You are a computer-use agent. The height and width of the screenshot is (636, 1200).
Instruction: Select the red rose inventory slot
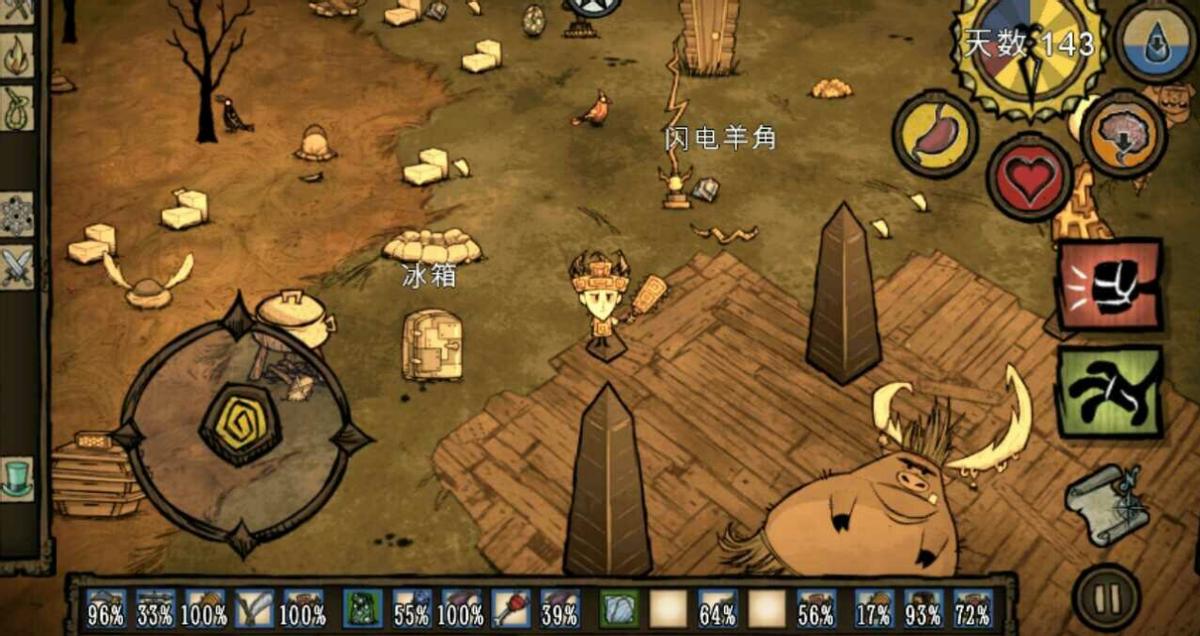(509, 607)
